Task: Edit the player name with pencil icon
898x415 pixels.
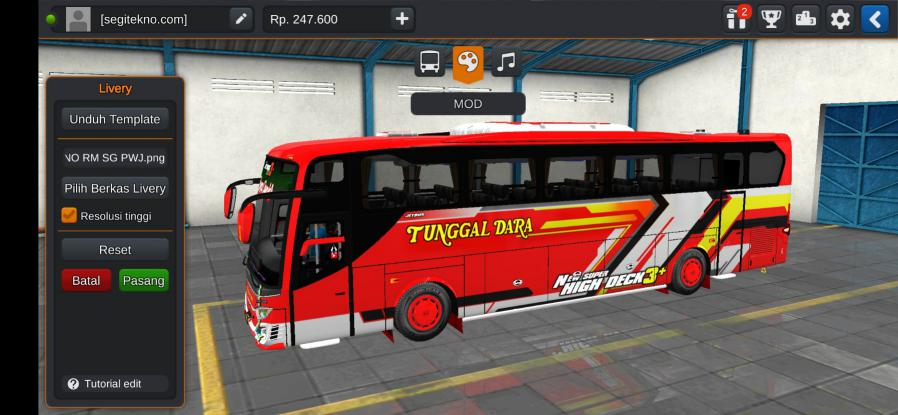Action: point(240,18)
